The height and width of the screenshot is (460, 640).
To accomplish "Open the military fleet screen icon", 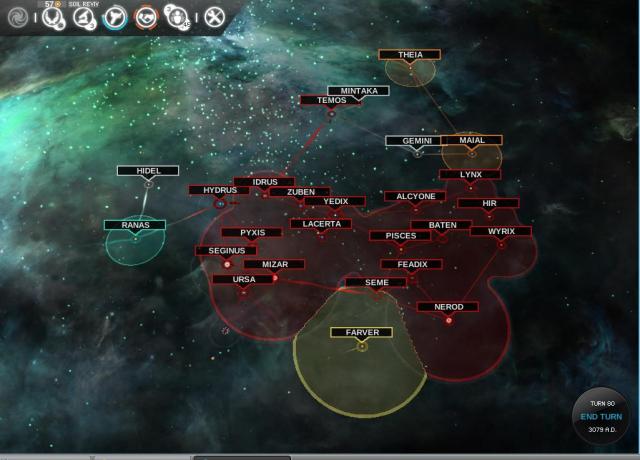I will (x=114, y=16).
